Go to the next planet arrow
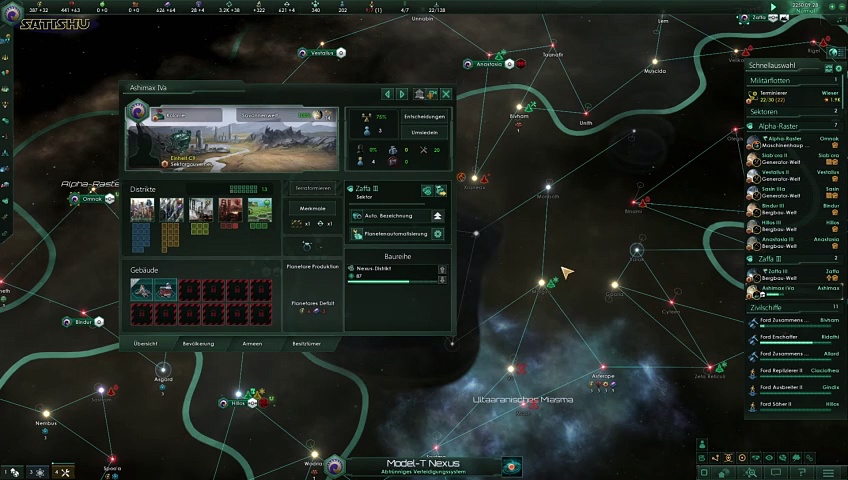848x480 pixels. pyautogui.click(x=402, y=94)
